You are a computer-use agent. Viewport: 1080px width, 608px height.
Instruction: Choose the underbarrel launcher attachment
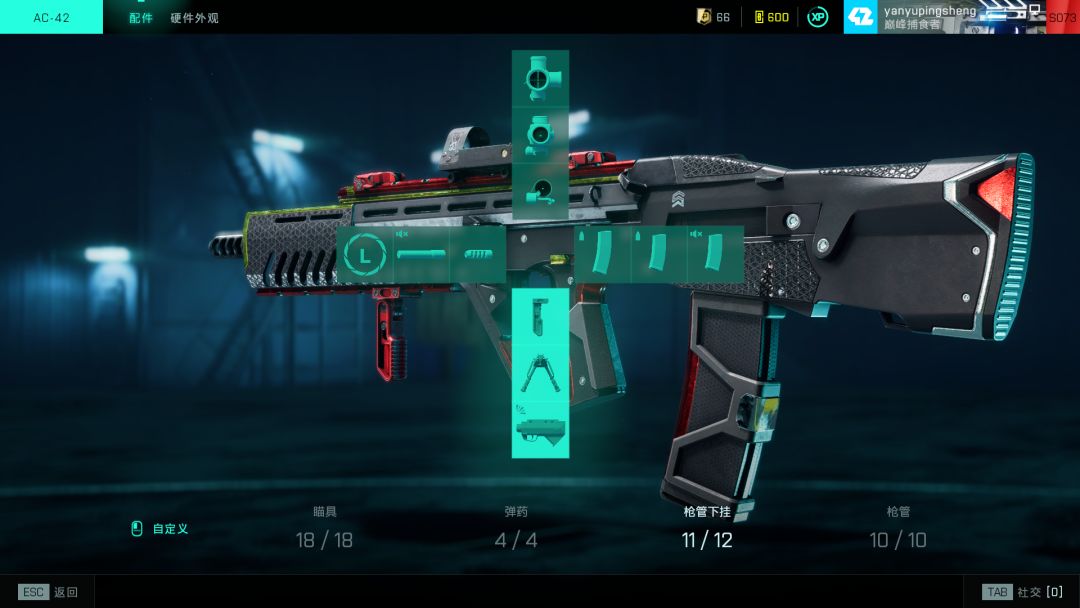coord(540,429)
